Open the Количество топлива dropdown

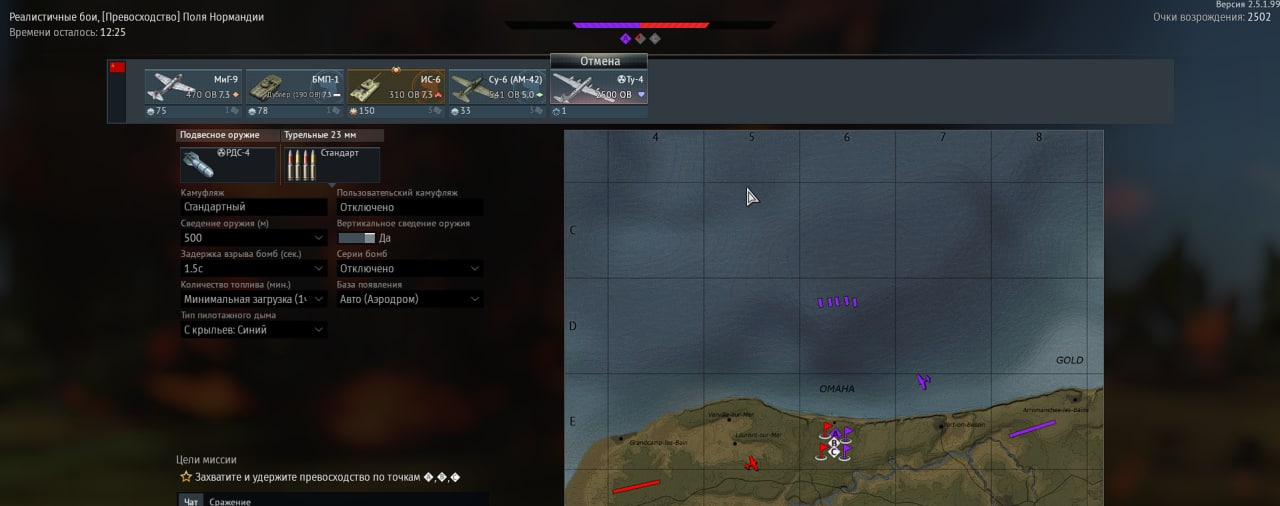tap(254, 299)
